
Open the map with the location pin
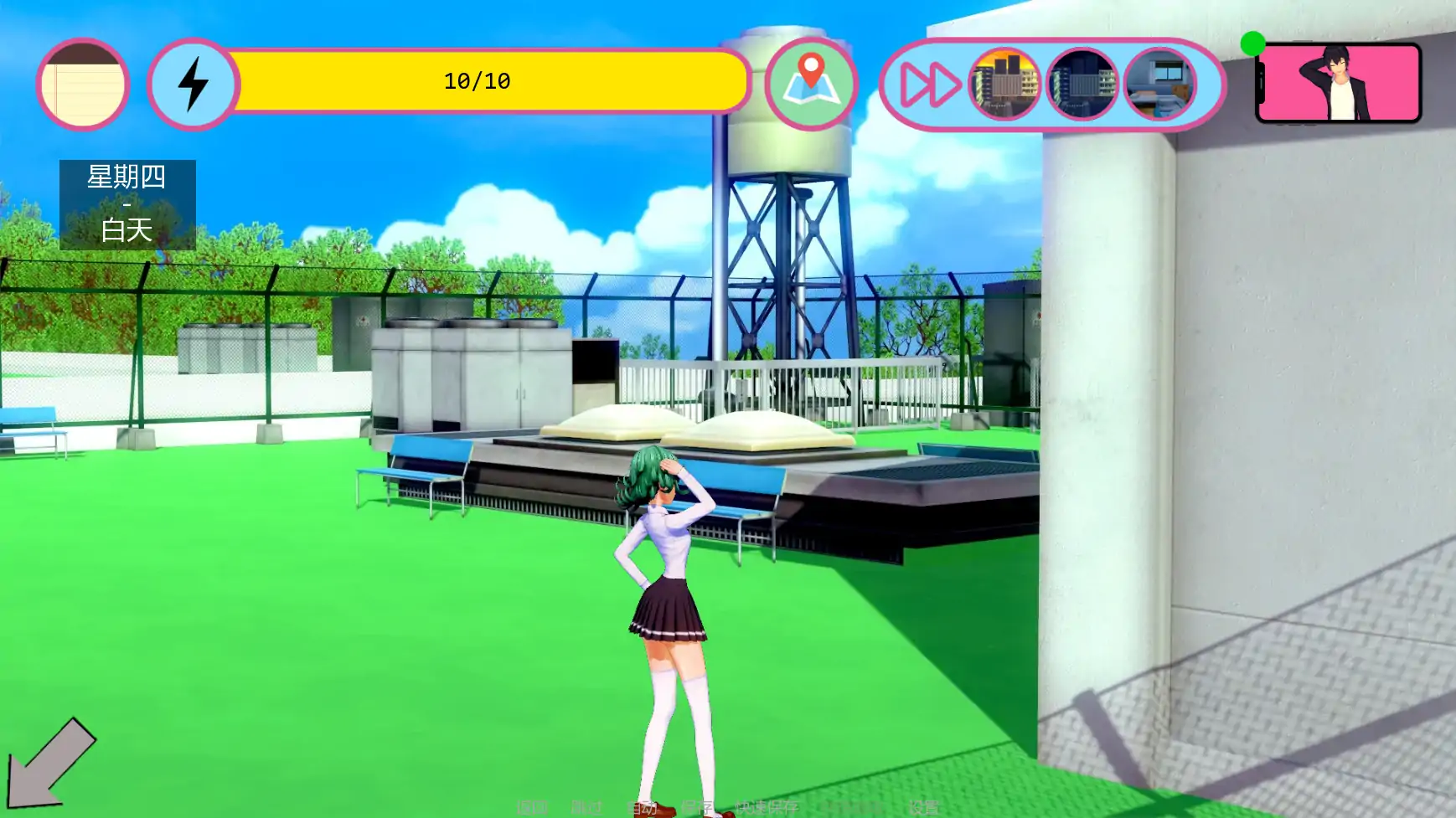click(x=810, y=84)
